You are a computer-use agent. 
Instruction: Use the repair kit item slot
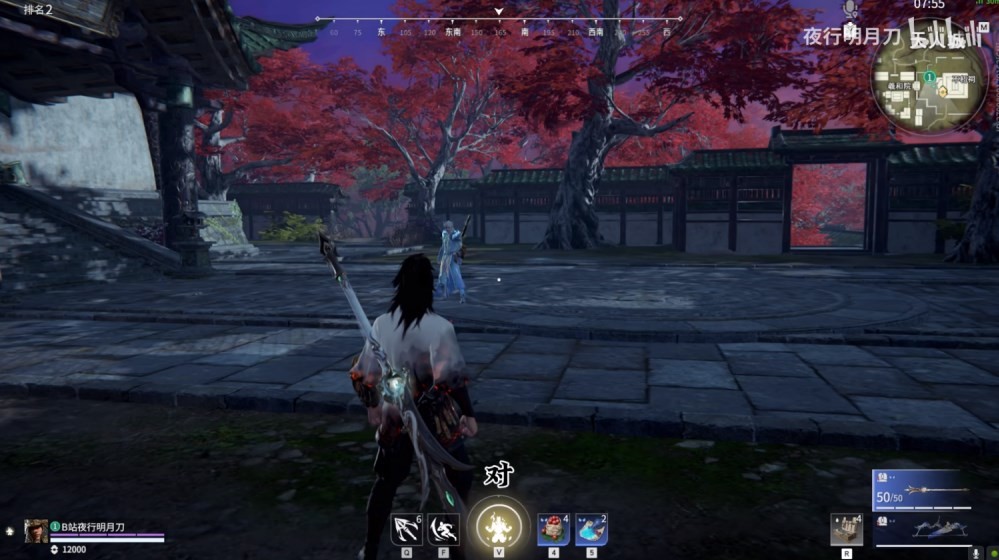click(x=846, y=529)
